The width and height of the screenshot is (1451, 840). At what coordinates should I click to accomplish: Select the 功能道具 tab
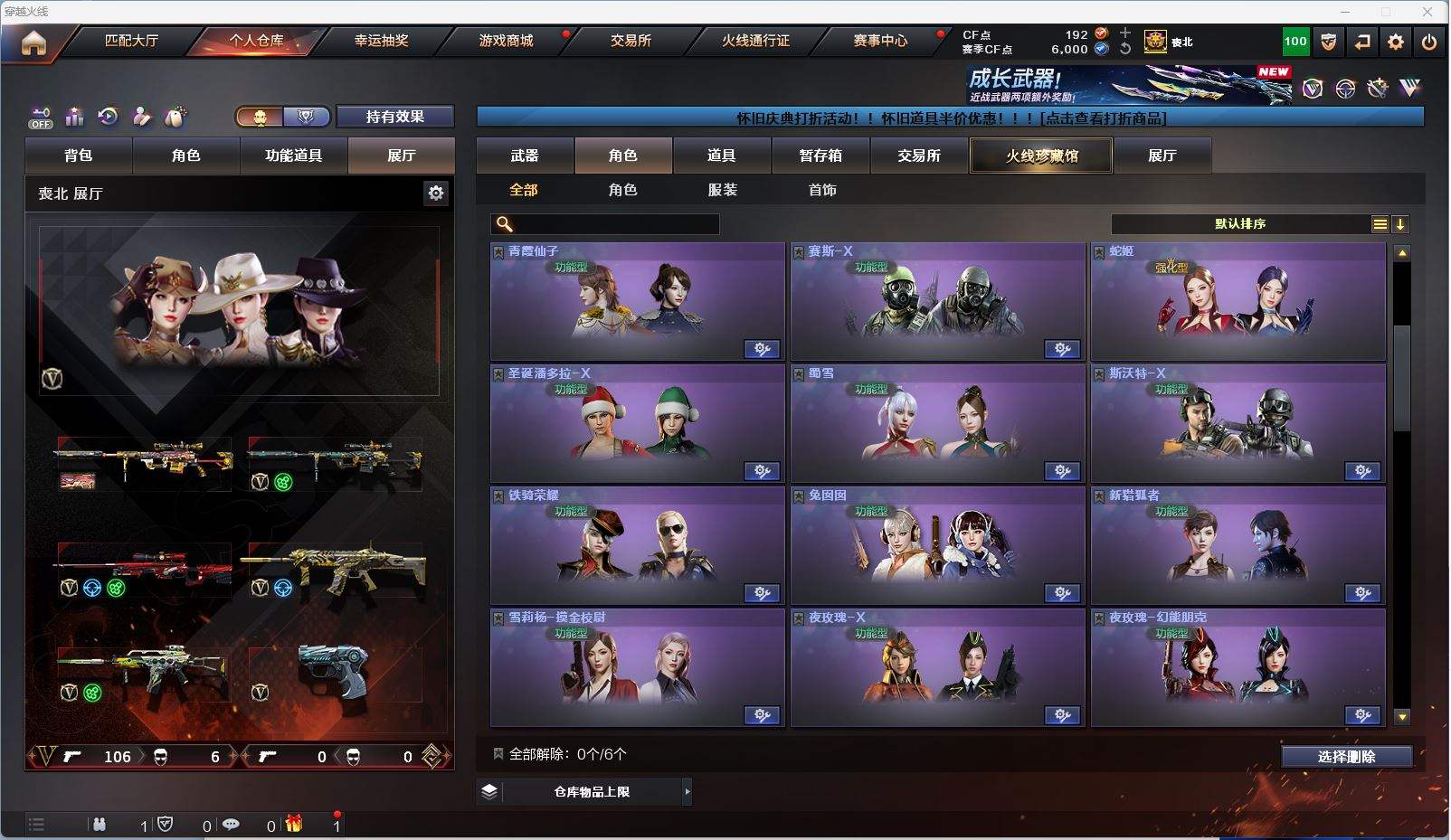pyautogui.click(x=293, y=156)
